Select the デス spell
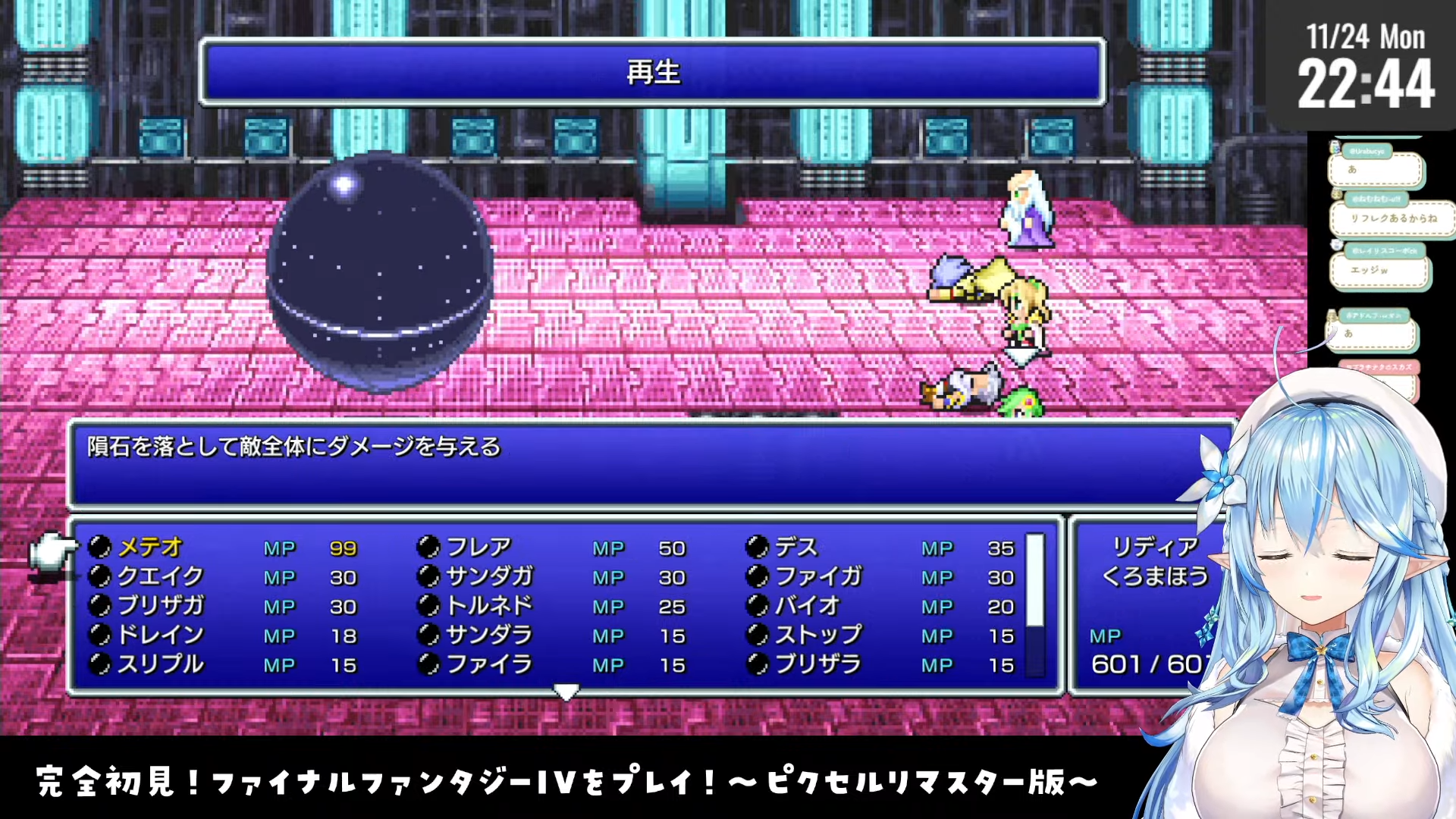Image resolution: width=1456 pixels, height=819 pixels. 796,547
